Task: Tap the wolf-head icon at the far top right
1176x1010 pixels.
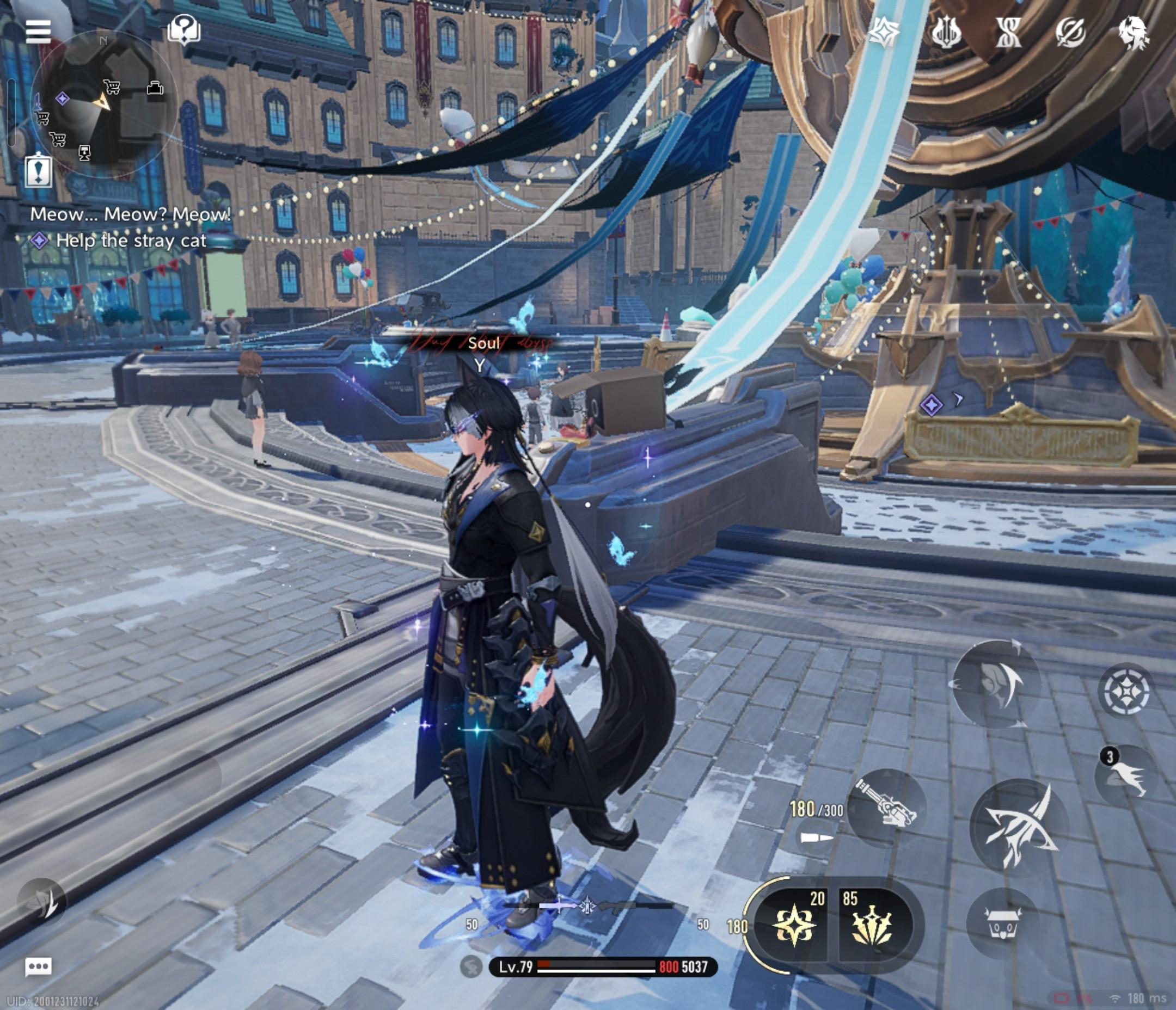Action: (1133, 32)
